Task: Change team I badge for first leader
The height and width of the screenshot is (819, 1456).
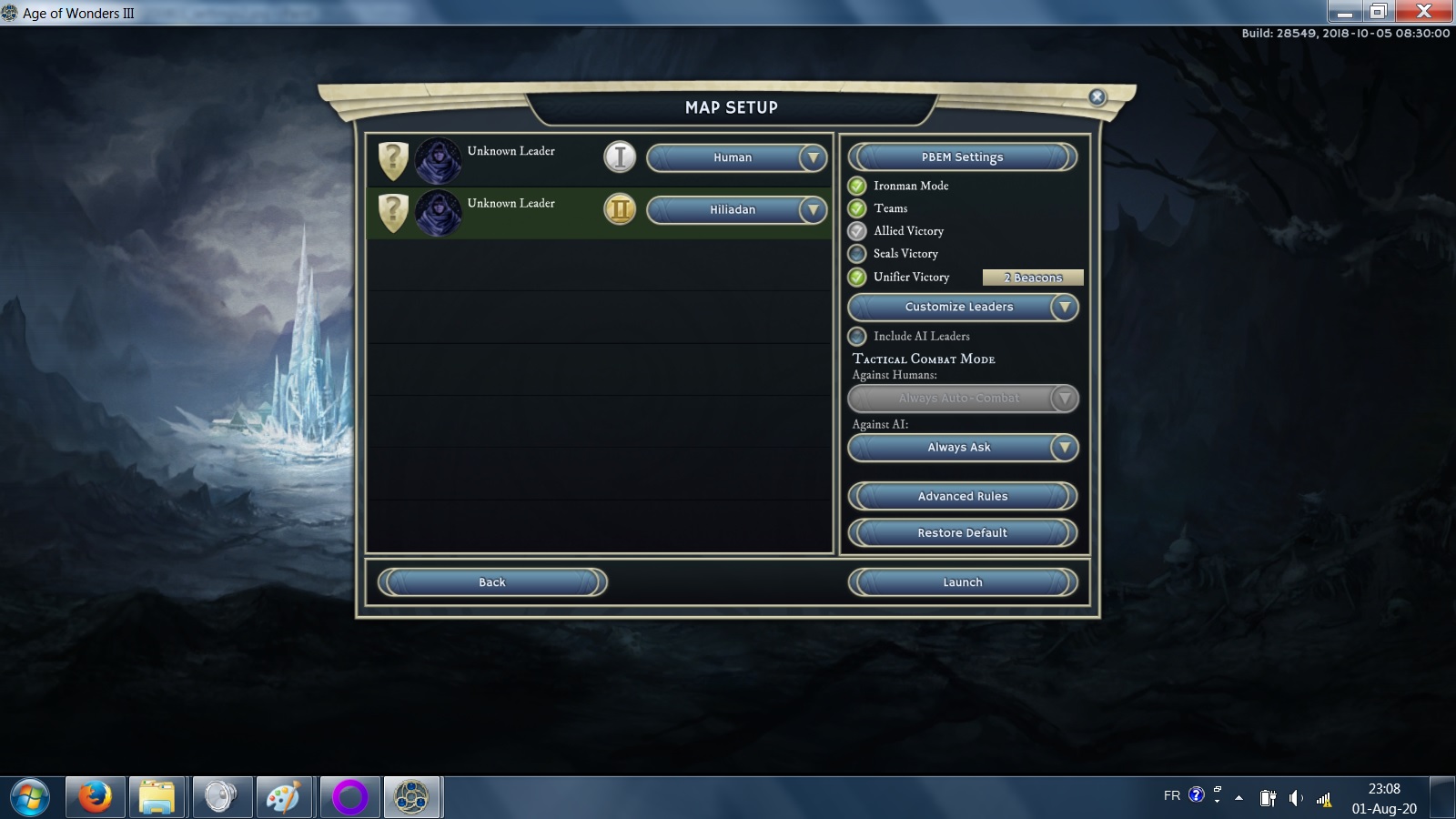Action: click(620, 157)
